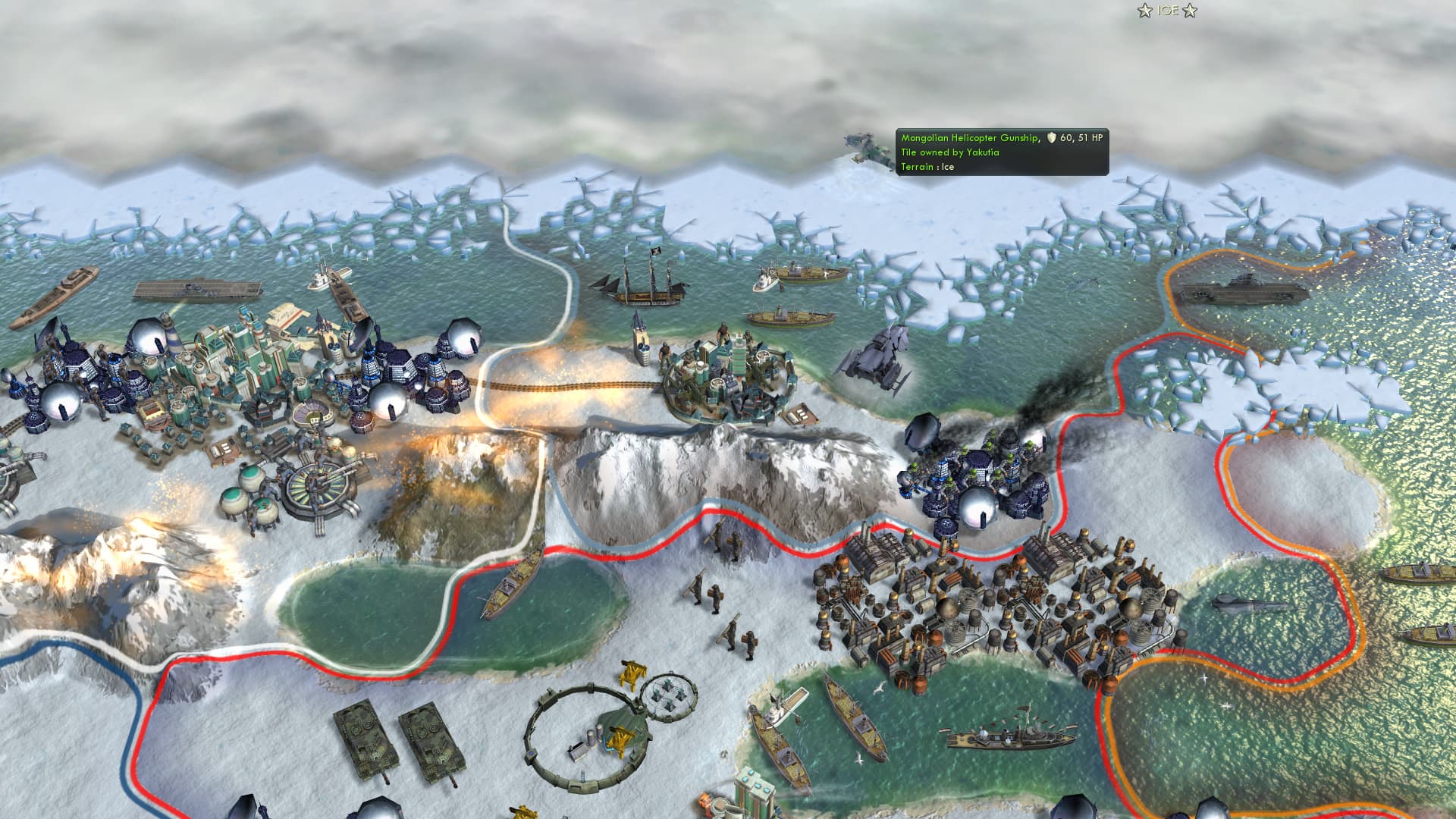Viewport: 1456px width, 819px height.
Task: Click the left star beside the IGE label
Action: point(1143,11)
